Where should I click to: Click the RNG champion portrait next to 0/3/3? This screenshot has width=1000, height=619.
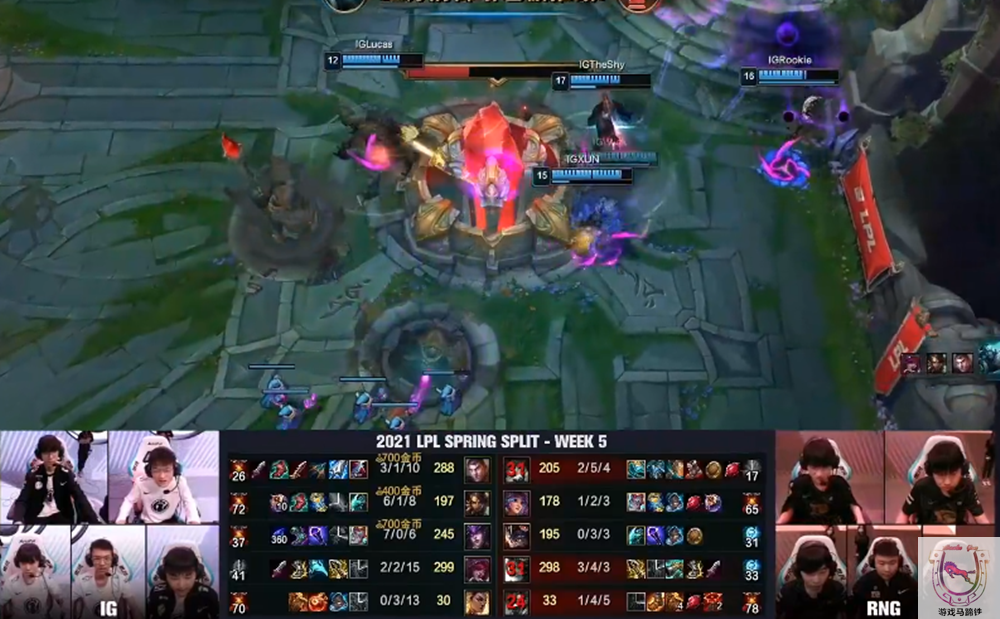tap(516, 535)
